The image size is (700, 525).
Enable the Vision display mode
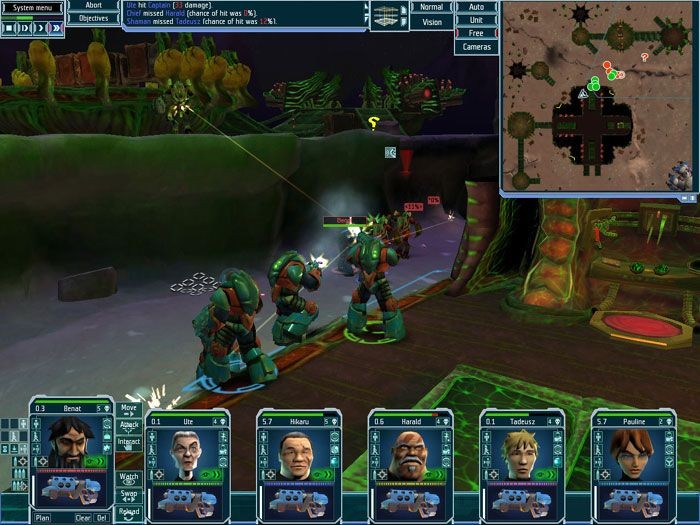(x=431, y=21)
